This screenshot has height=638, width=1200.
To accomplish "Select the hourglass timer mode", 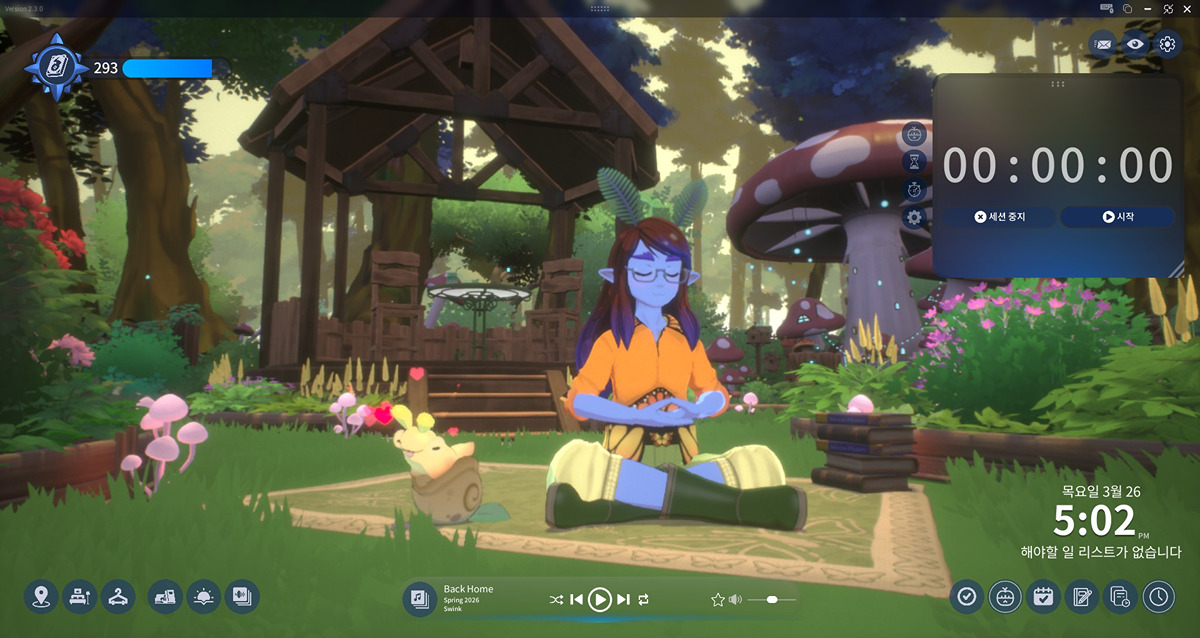I will point(914,162).
